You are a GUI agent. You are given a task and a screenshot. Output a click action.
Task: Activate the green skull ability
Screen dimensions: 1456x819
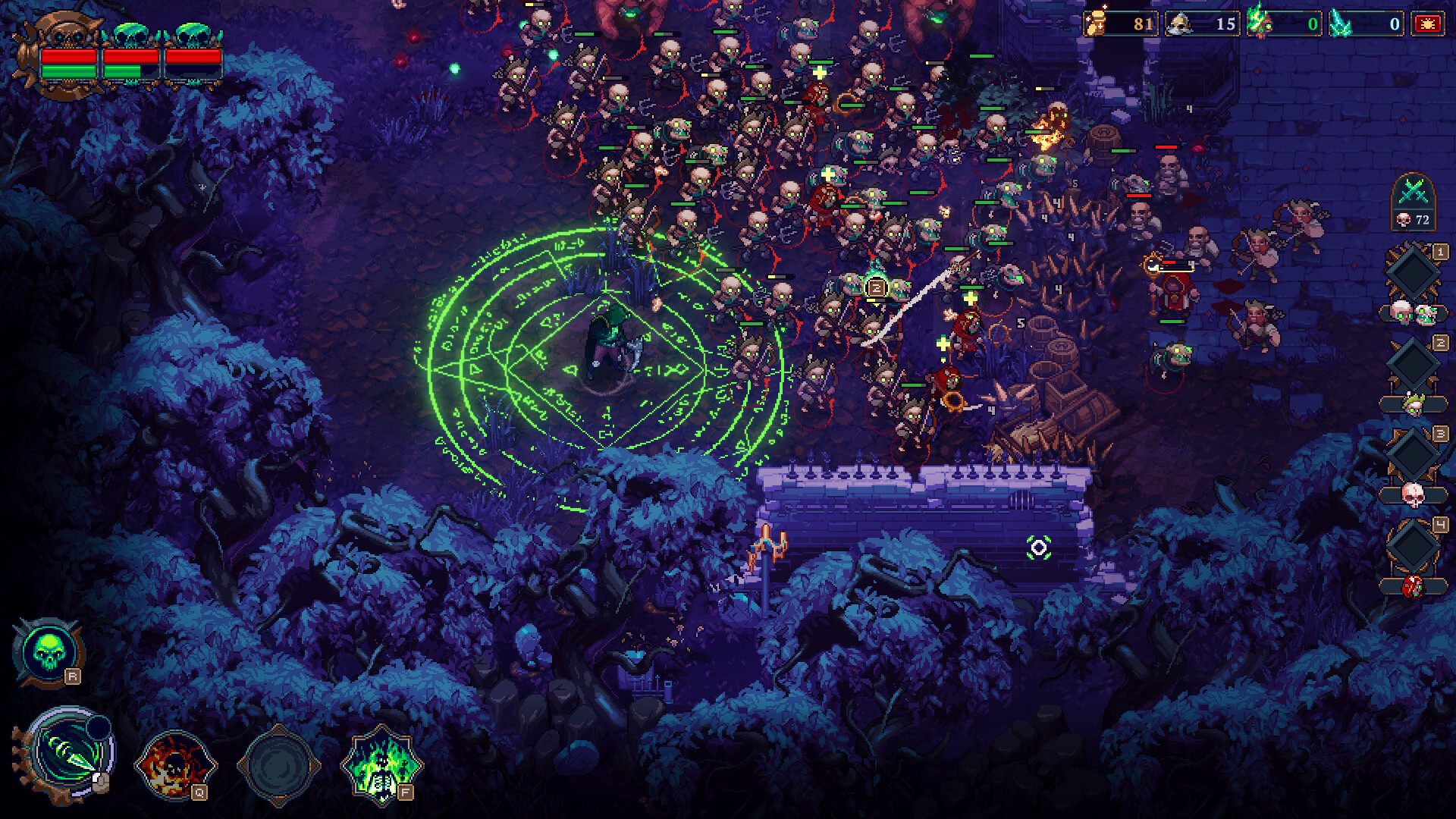(49, 651)
